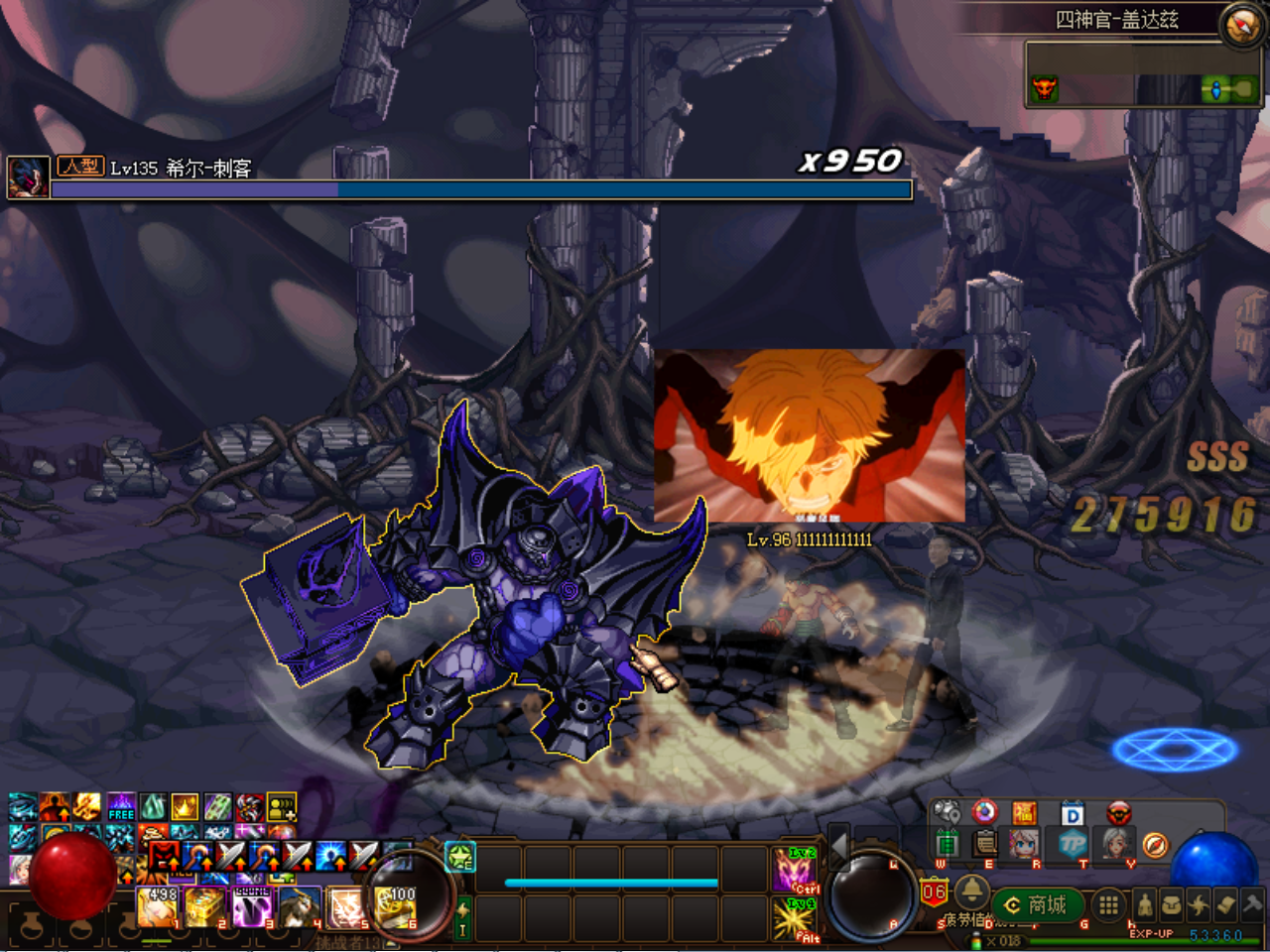This screenshot has height=952, width=1270.
Task: Click the FREE buff icon
Action: pos(121,807)
